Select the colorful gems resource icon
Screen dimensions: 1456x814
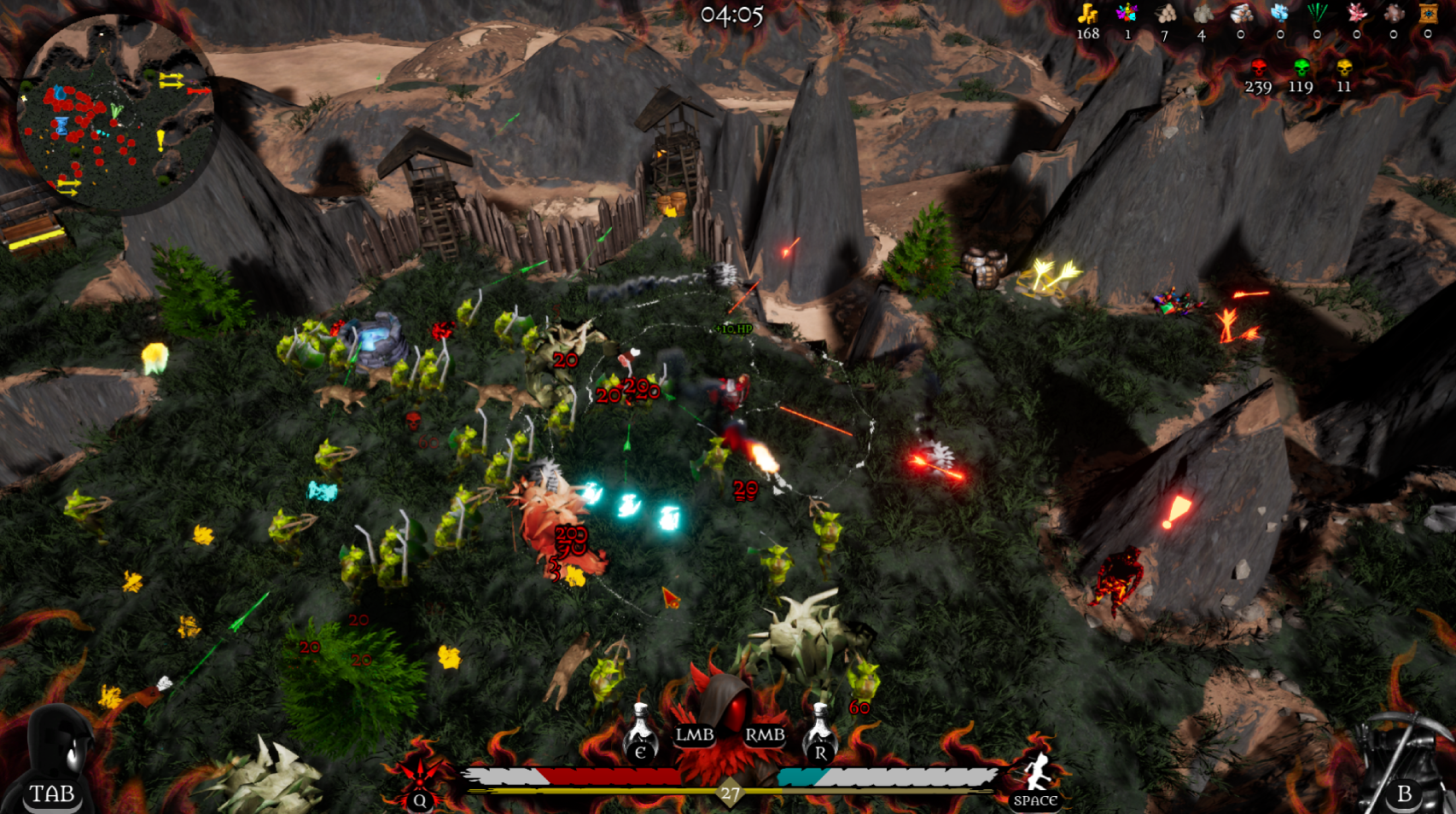tap(1127, 13)
